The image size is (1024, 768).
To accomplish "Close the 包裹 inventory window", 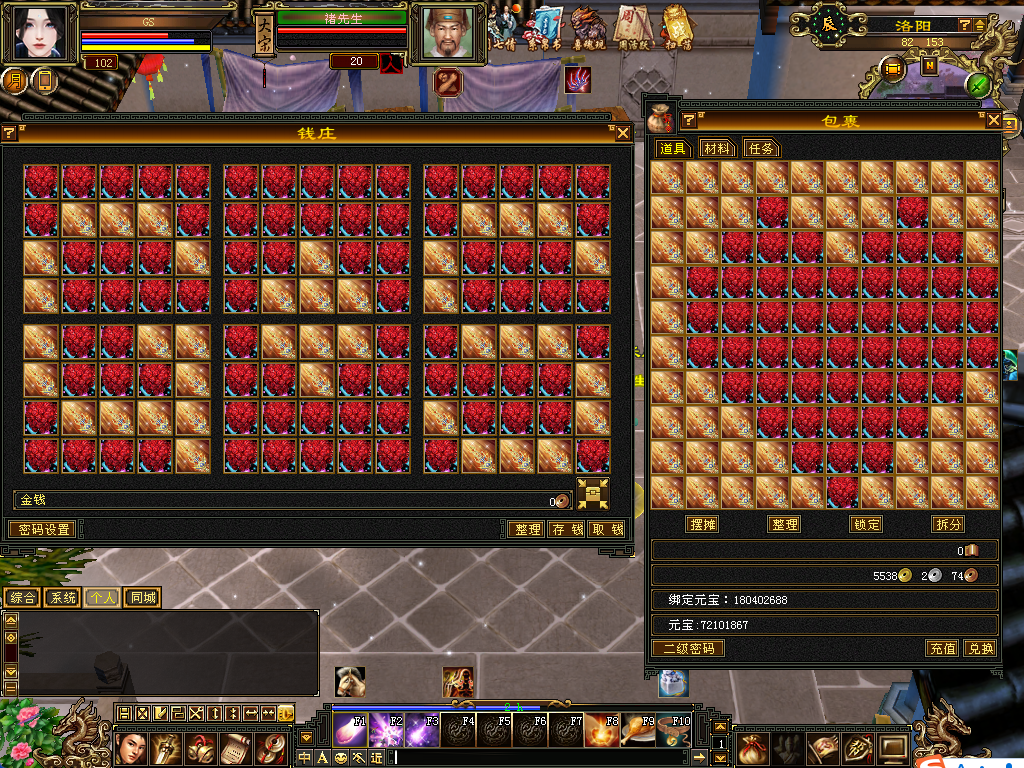I will [x=993, y=120].
